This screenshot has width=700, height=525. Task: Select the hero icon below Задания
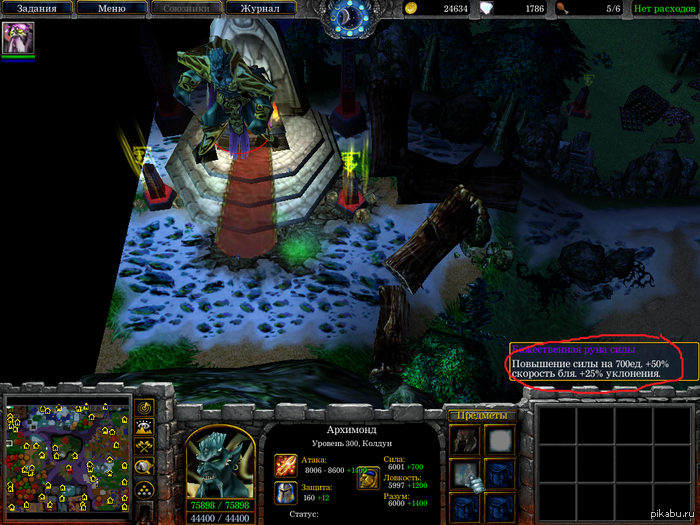(17, 38)
